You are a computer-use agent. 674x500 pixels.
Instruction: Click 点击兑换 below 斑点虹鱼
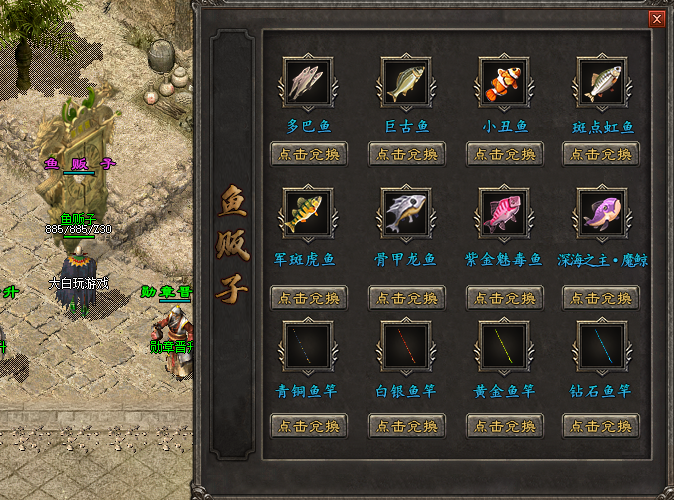point(601,154)
